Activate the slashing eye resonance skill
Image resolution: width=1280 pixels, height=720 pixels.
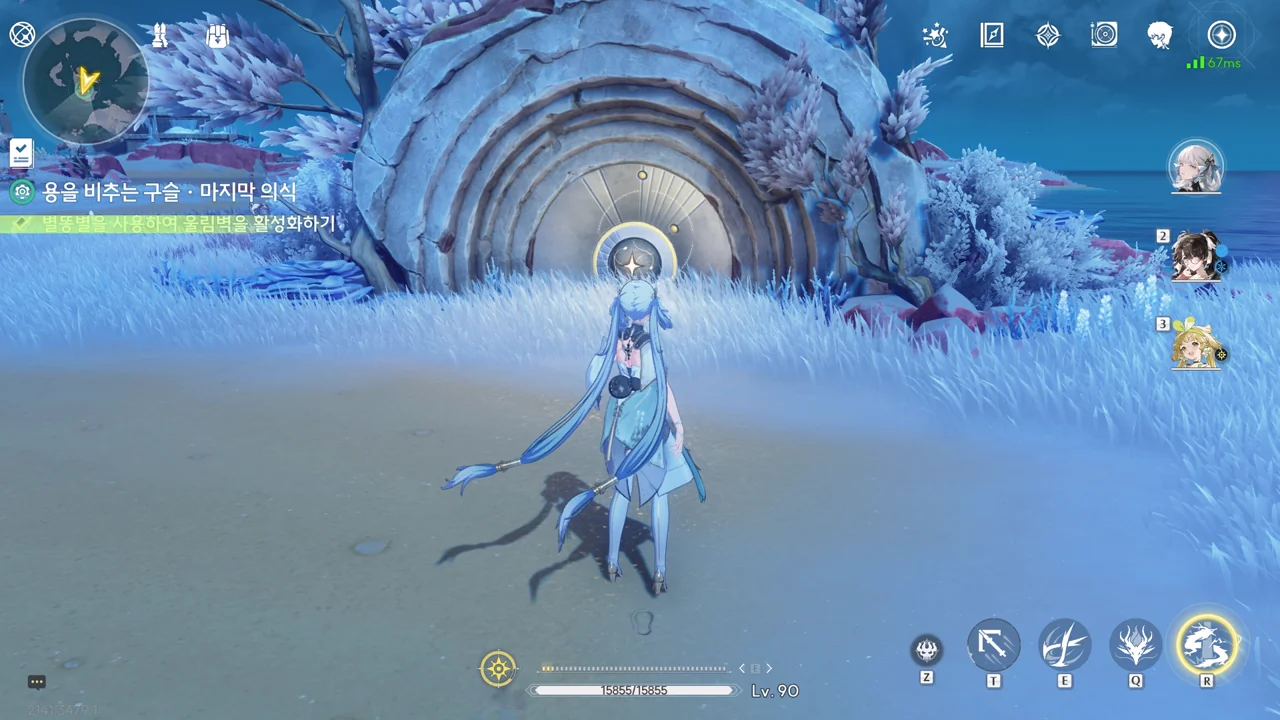pos(1064,645)
